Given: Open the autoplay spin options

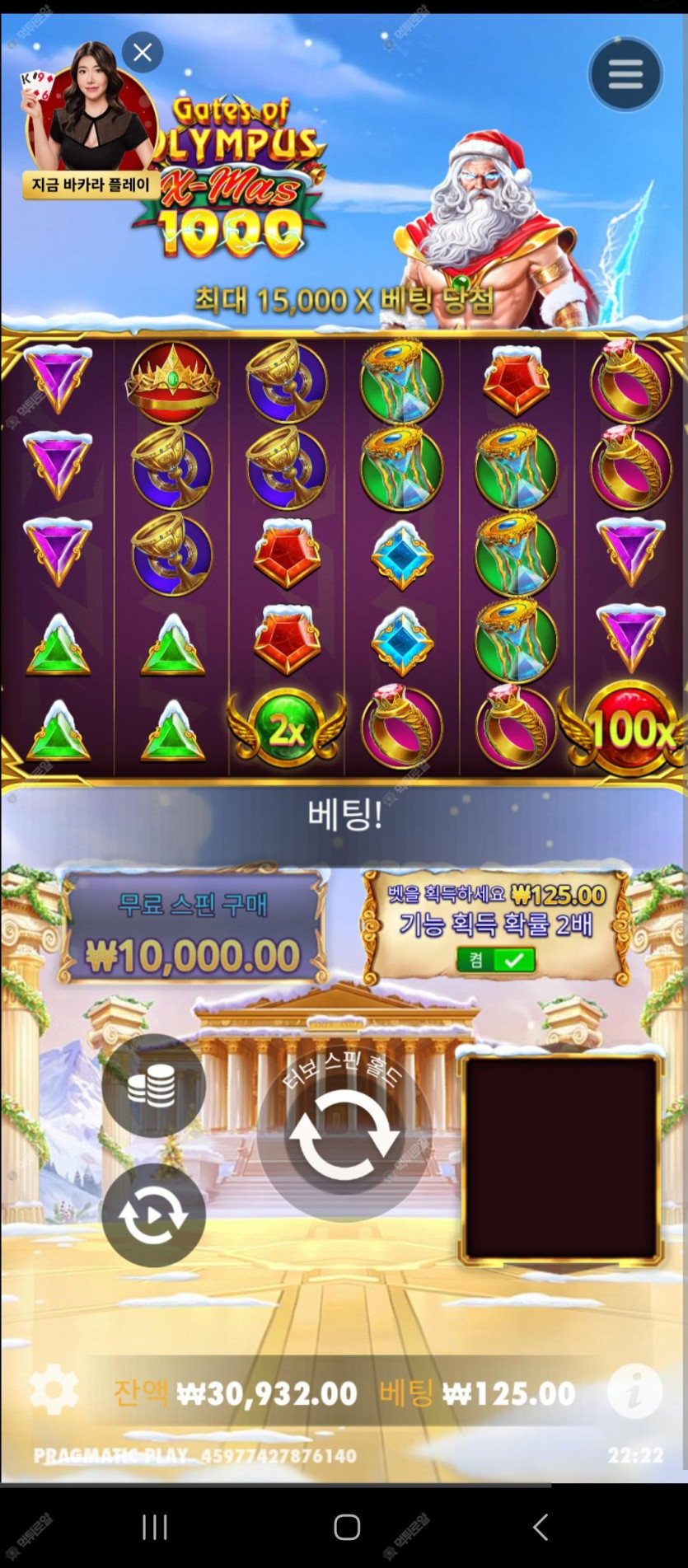Looking at the screenshot, I should (153, 1215).
